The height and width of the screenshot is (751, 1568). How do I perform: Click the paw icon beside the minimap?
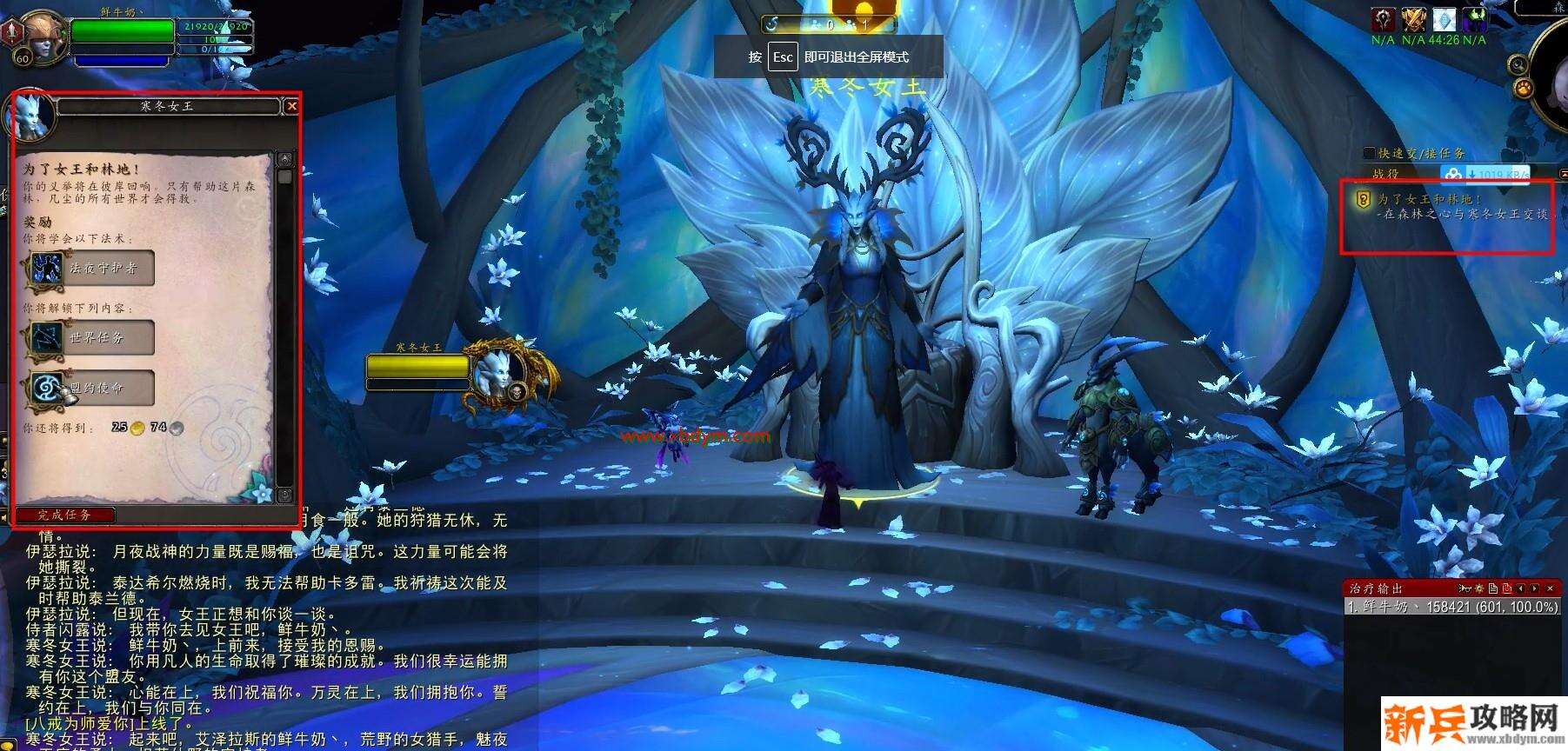(x=1524, y=88)
